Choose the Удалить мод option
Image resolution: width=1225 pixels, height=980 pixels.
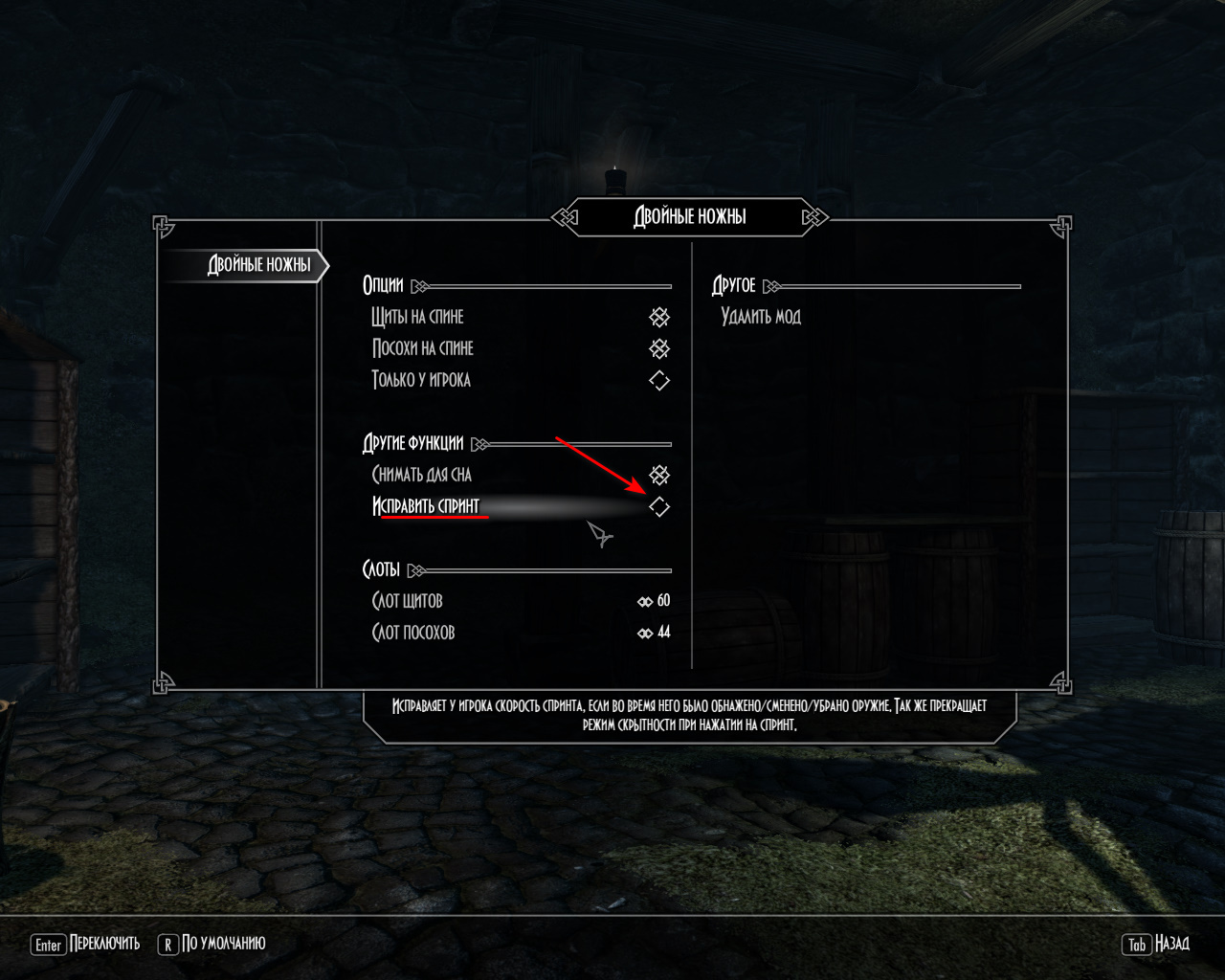[761, 317]
